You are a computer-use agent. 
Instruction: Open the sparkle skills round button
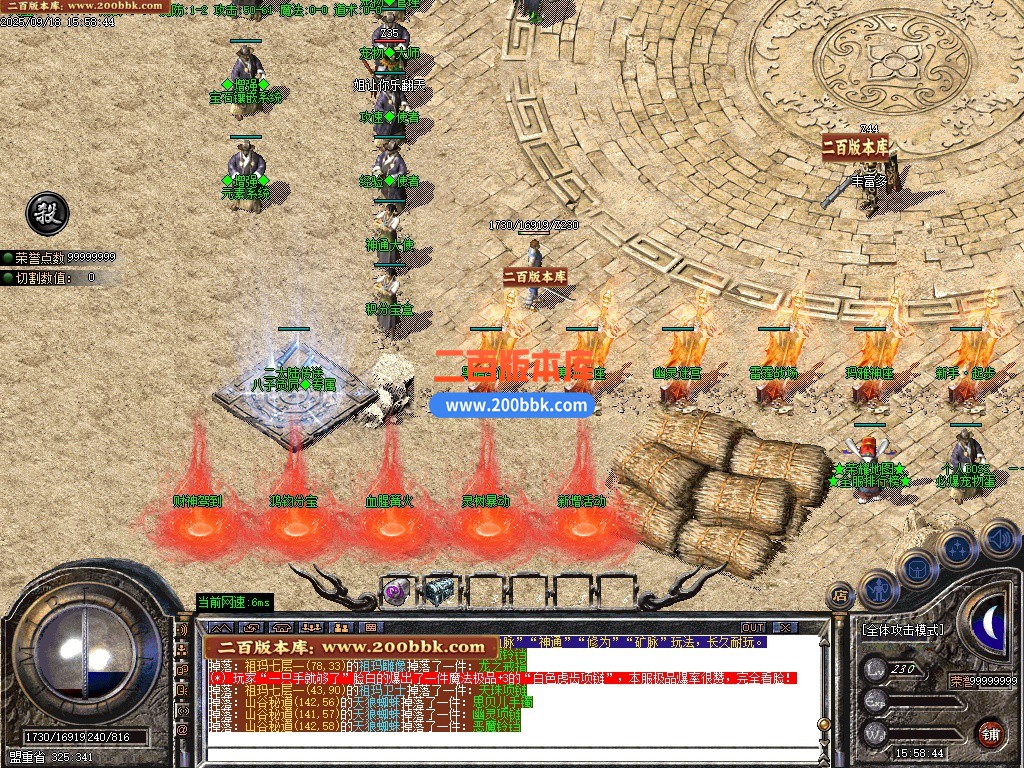(957, 548)
